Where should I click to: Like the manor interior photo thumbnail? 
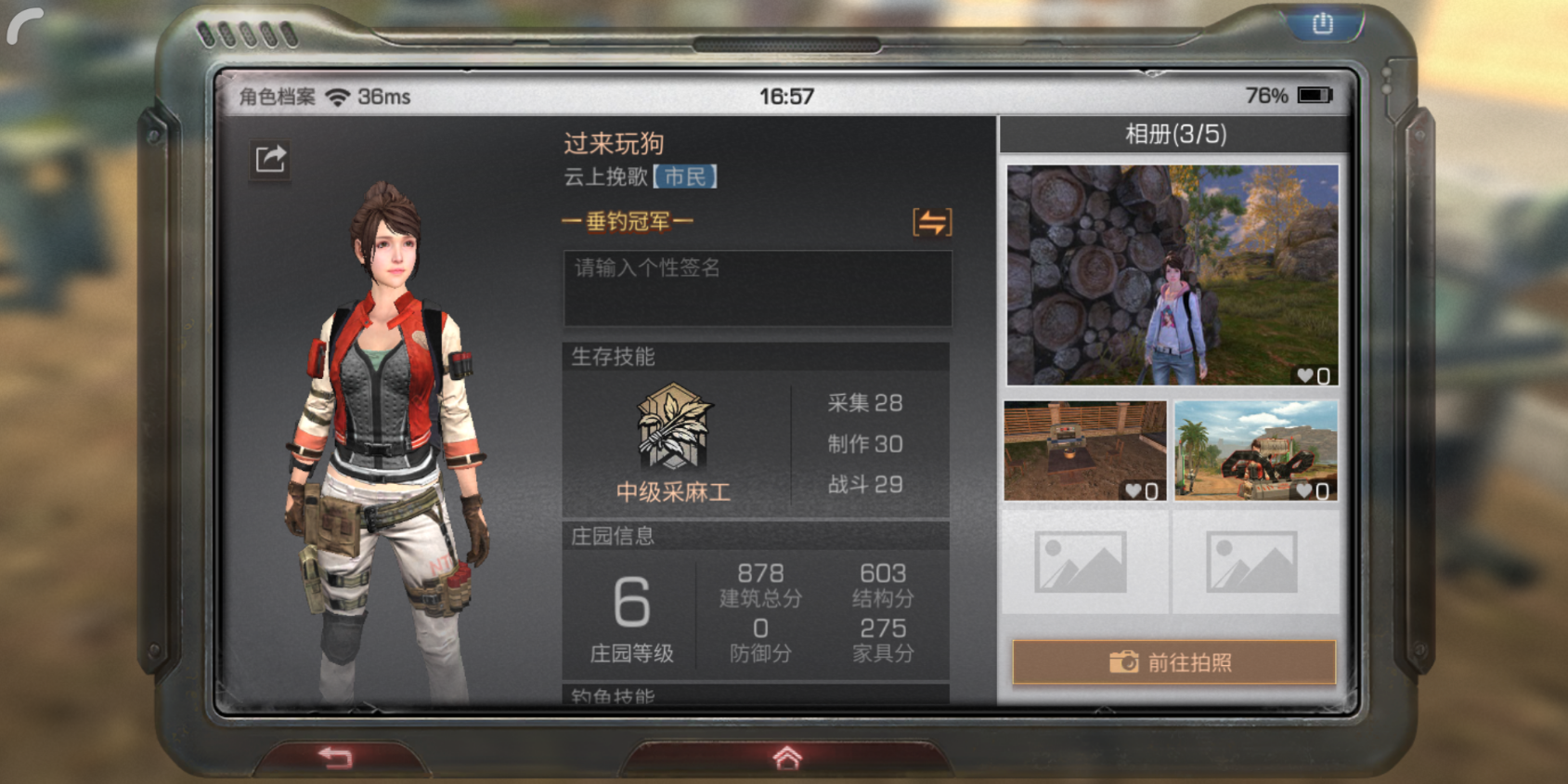1134,490
